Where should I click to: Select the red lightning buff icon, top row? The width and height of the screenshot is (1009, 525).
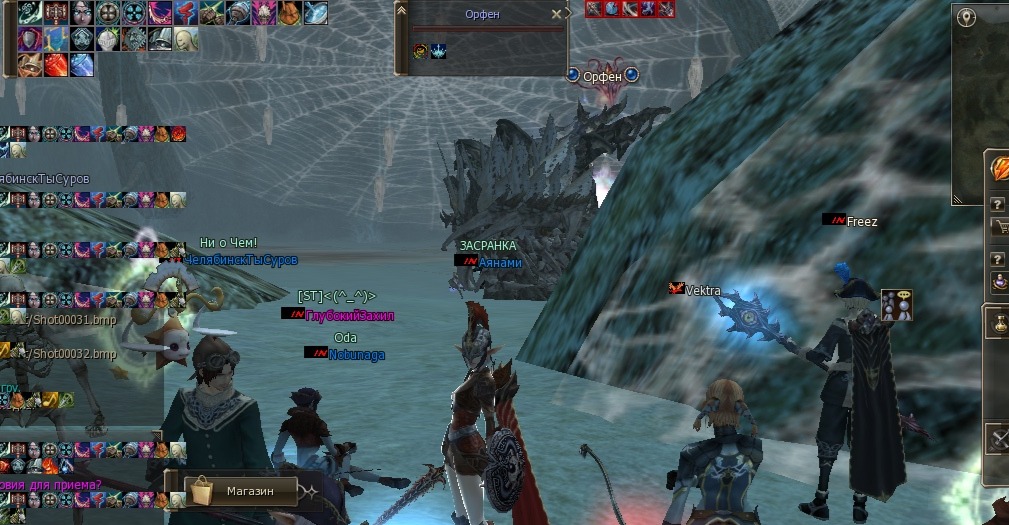pyautogui.click(x=185, y=13)
